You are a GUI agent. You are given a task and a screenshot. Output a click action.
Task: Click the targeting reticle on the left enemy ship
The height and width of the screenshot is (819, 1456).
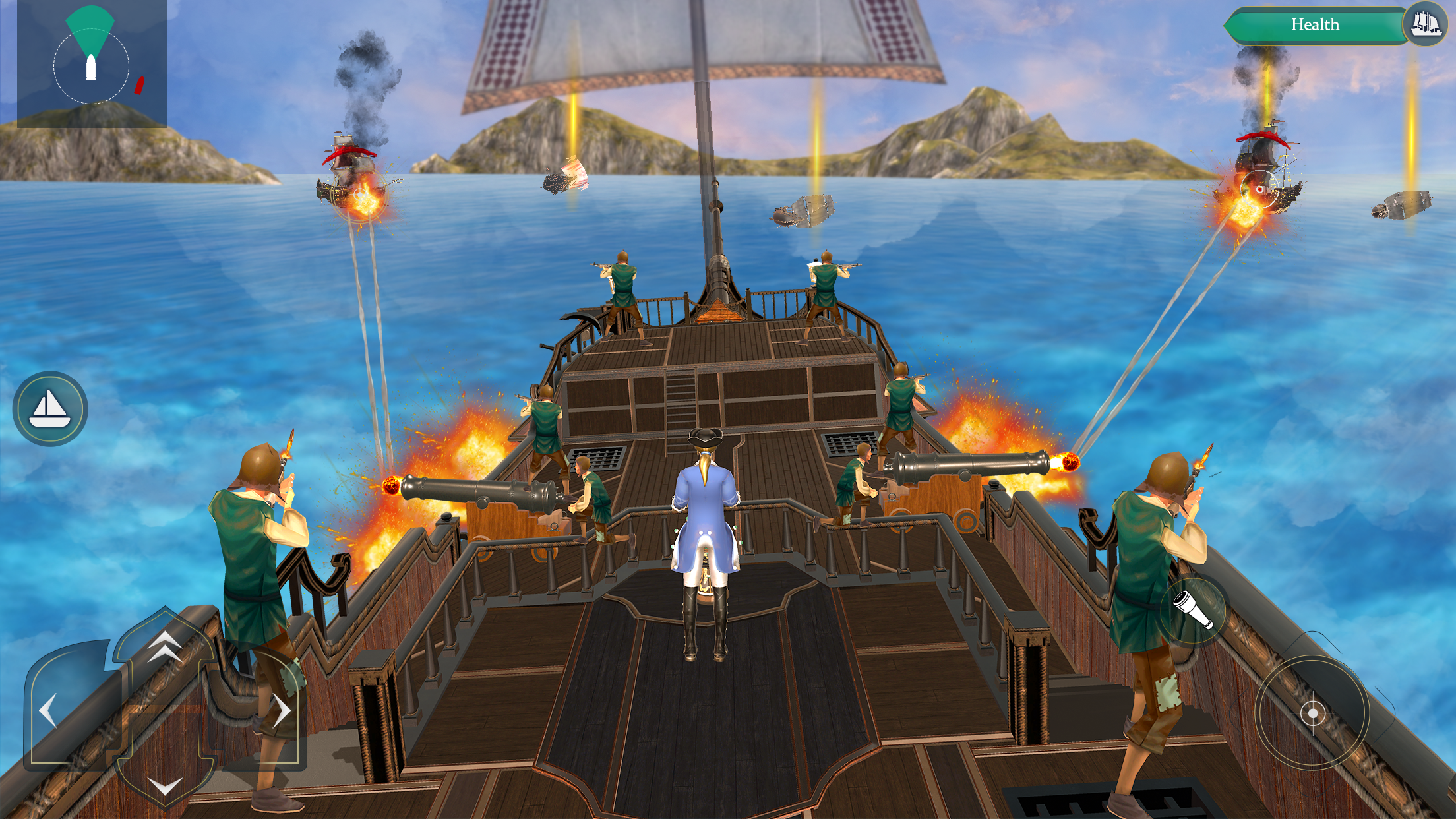pos(359,195)
